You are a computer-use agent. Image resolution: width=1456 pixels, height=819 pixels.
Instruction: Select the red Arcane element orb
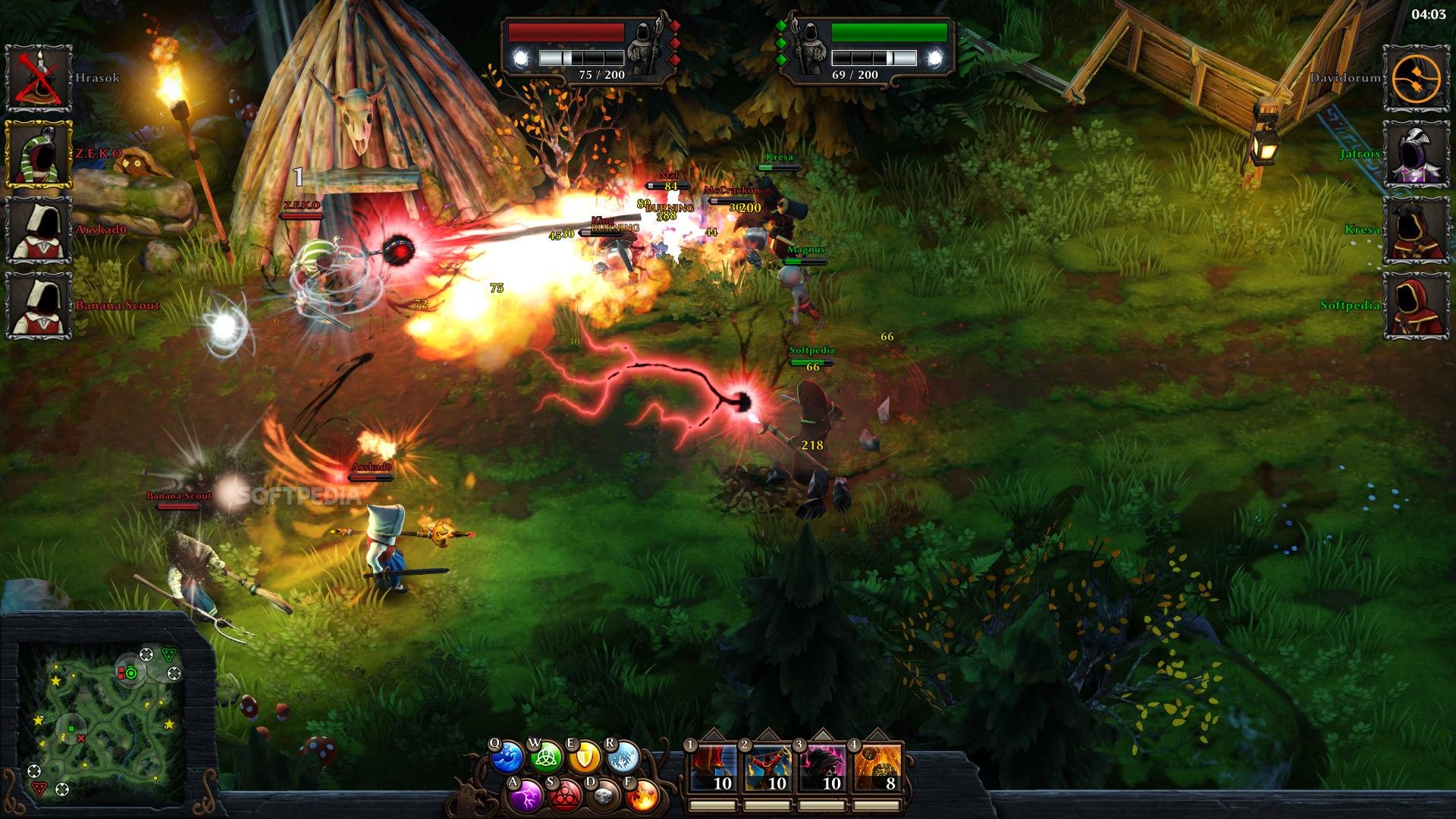564,795
